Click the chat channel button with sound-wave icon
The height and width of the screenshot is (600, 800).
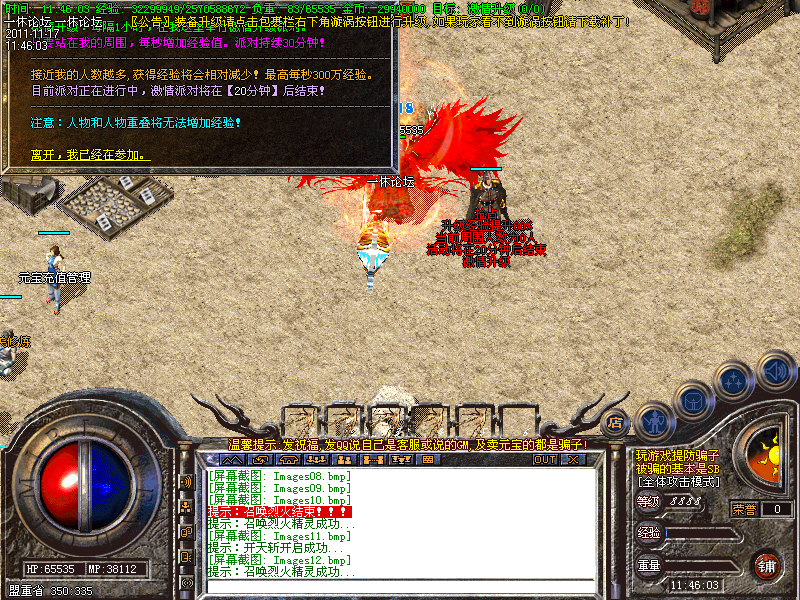point(186,482)
